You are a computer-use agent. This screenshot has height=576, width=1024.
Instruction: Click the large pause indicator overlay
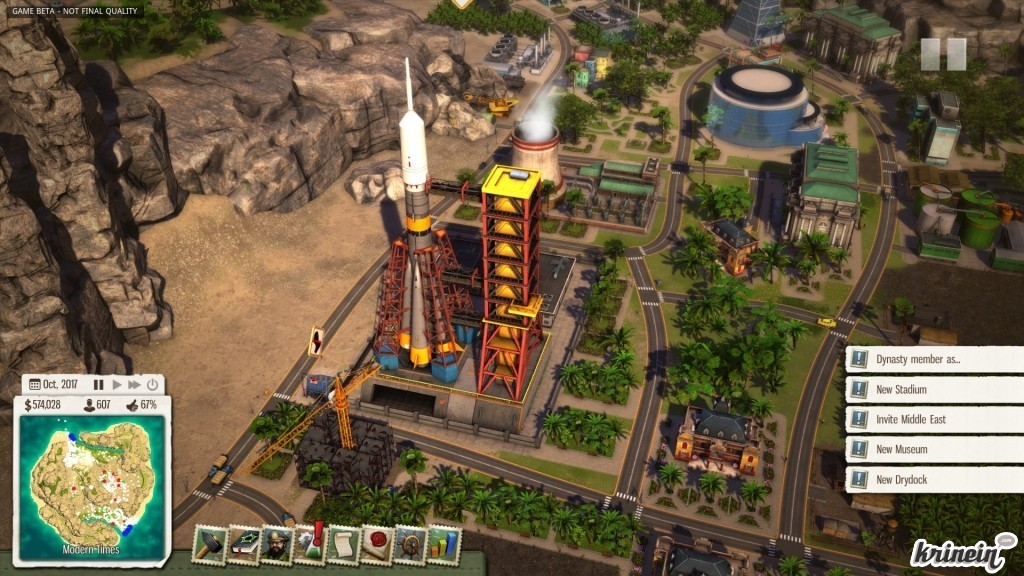click(943, 54)
